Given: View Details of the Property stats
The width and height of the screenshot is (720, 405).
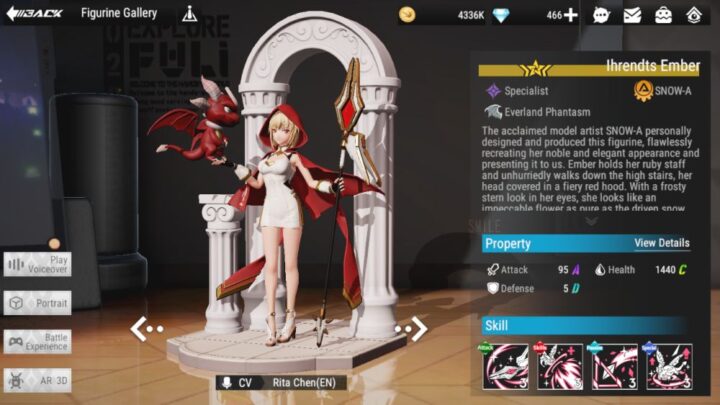Looking at the screenshot, I should (661, 243).
